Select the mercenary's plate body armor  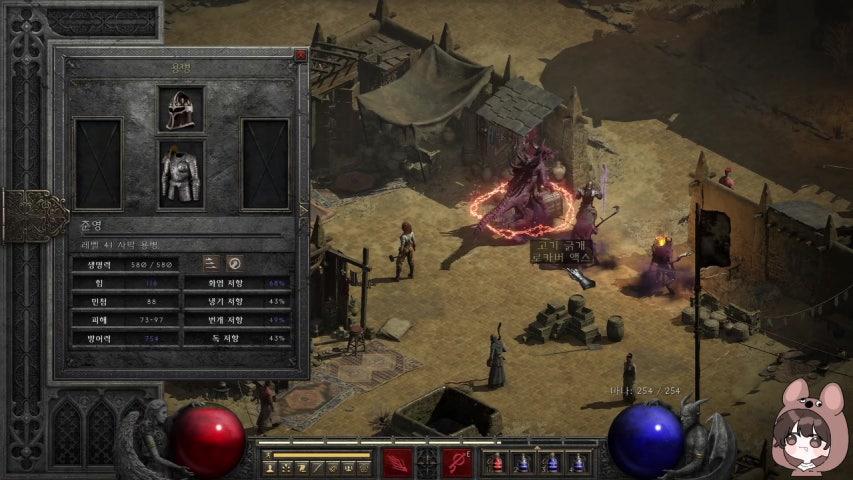click(180, 176)
